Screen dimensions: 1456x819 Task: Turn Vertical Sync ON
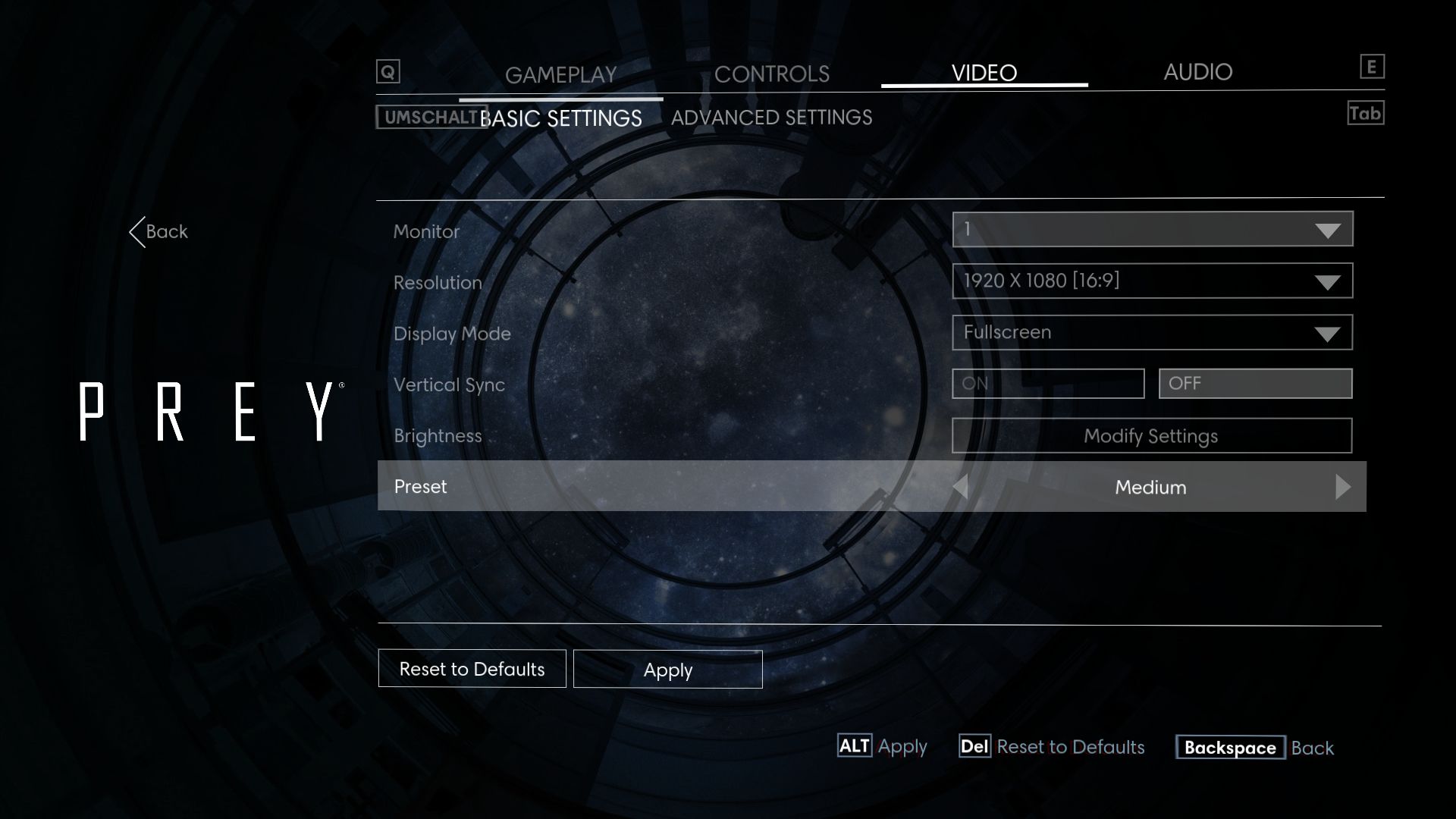[x=1047, y=384]
